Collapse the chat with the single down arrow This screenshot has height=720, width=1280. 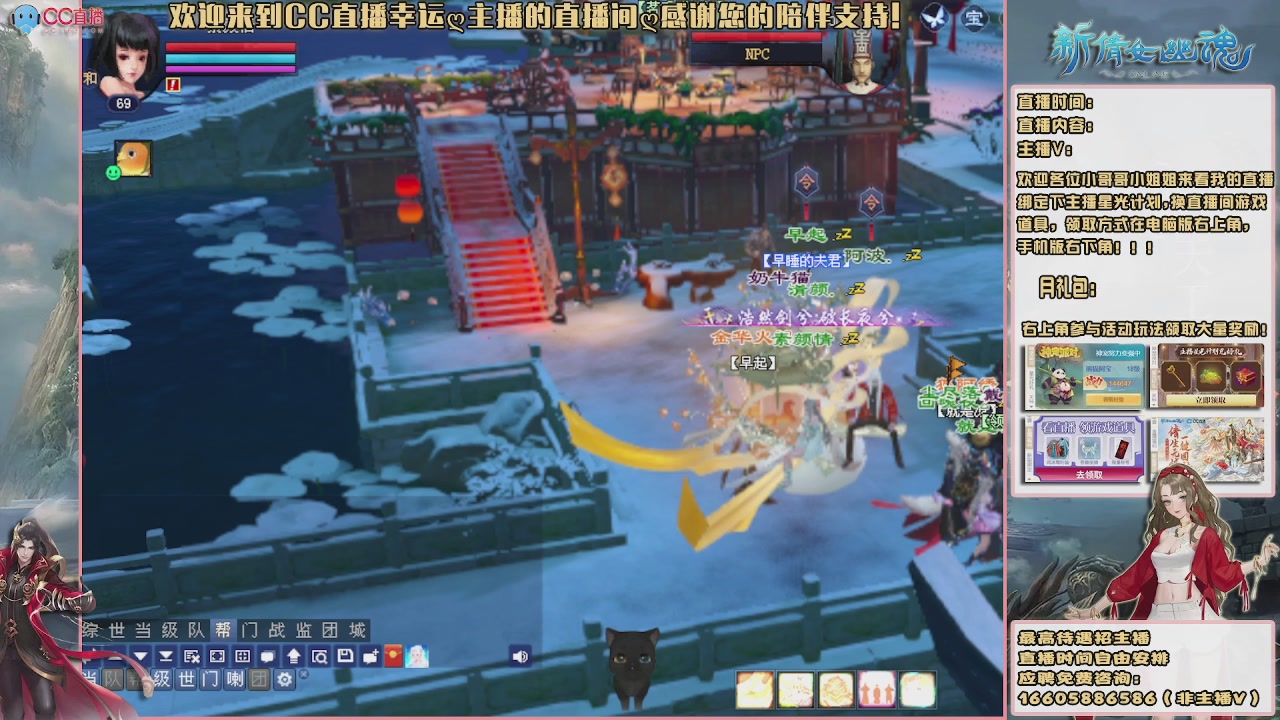pos(140,655)
